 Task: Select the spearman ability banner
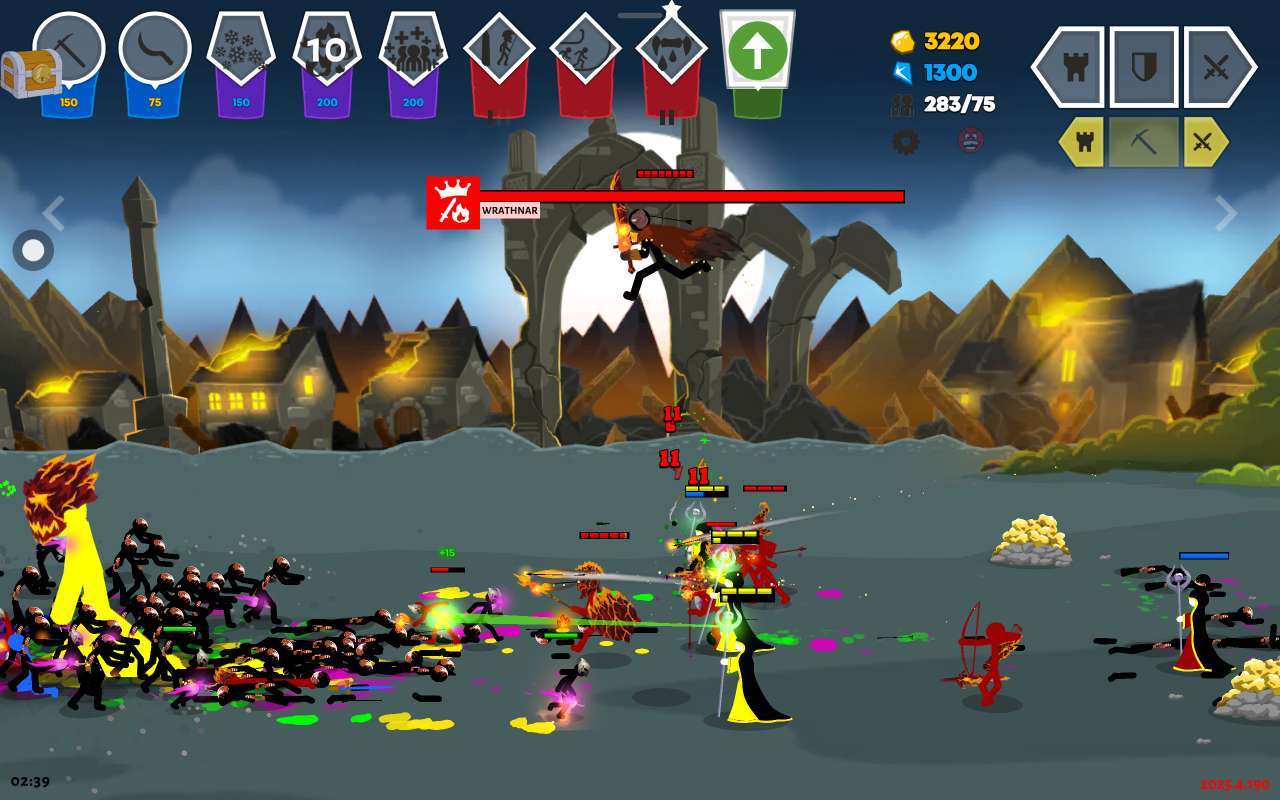click(x=499, y=52)
